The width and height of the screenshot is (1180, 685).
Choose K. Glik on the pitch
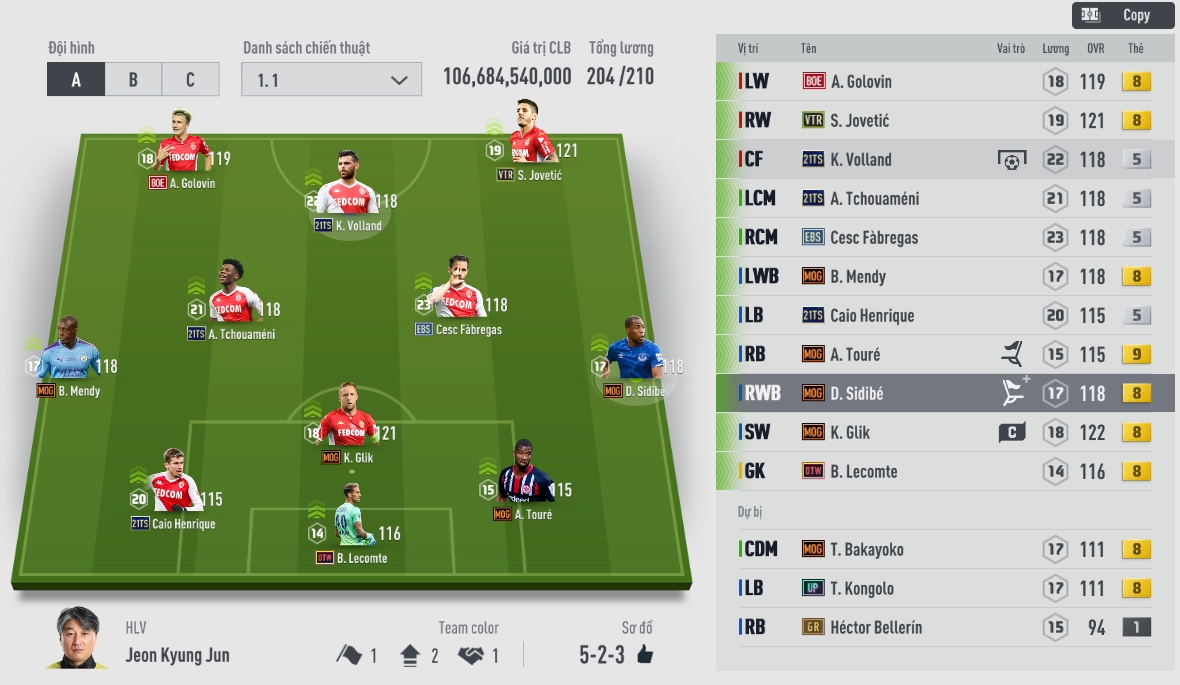tap(346, 421)
